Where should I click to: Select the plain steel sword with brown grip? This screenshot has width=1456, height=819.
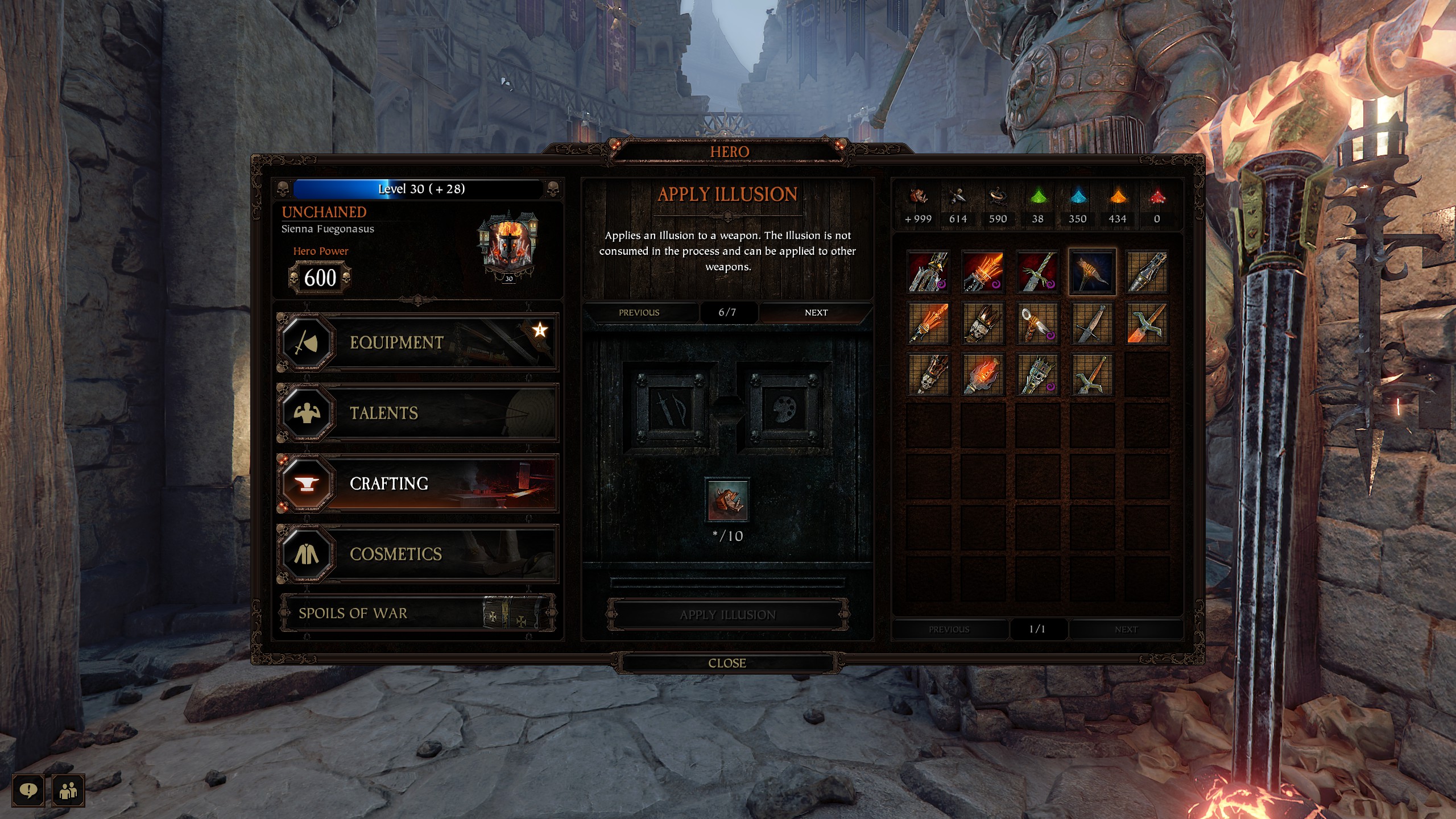click(x=1092, y=324)
